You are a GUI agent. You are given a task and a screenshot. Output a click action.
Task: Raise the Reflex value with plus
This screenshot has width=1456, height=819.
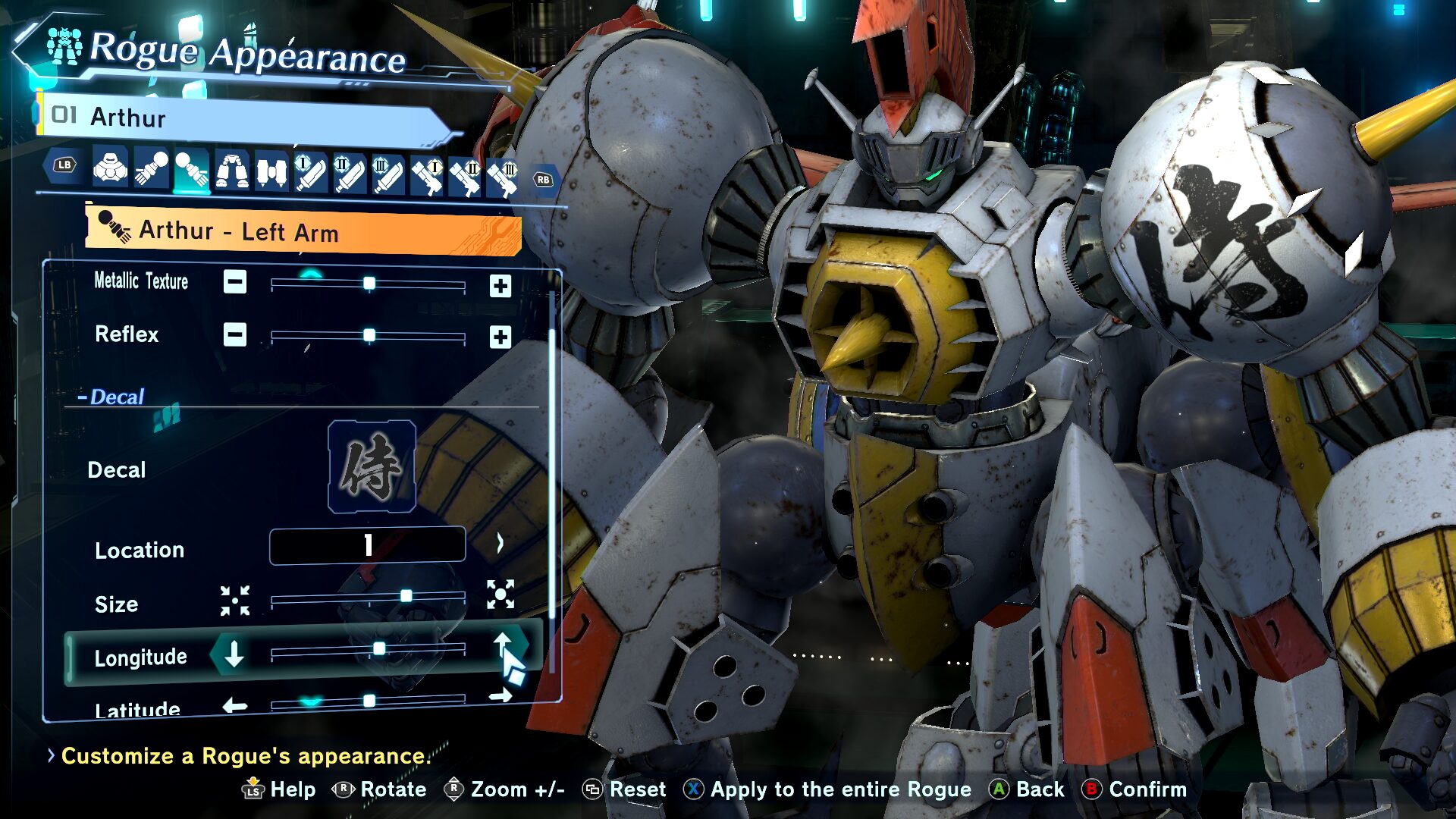click(500, 337)
